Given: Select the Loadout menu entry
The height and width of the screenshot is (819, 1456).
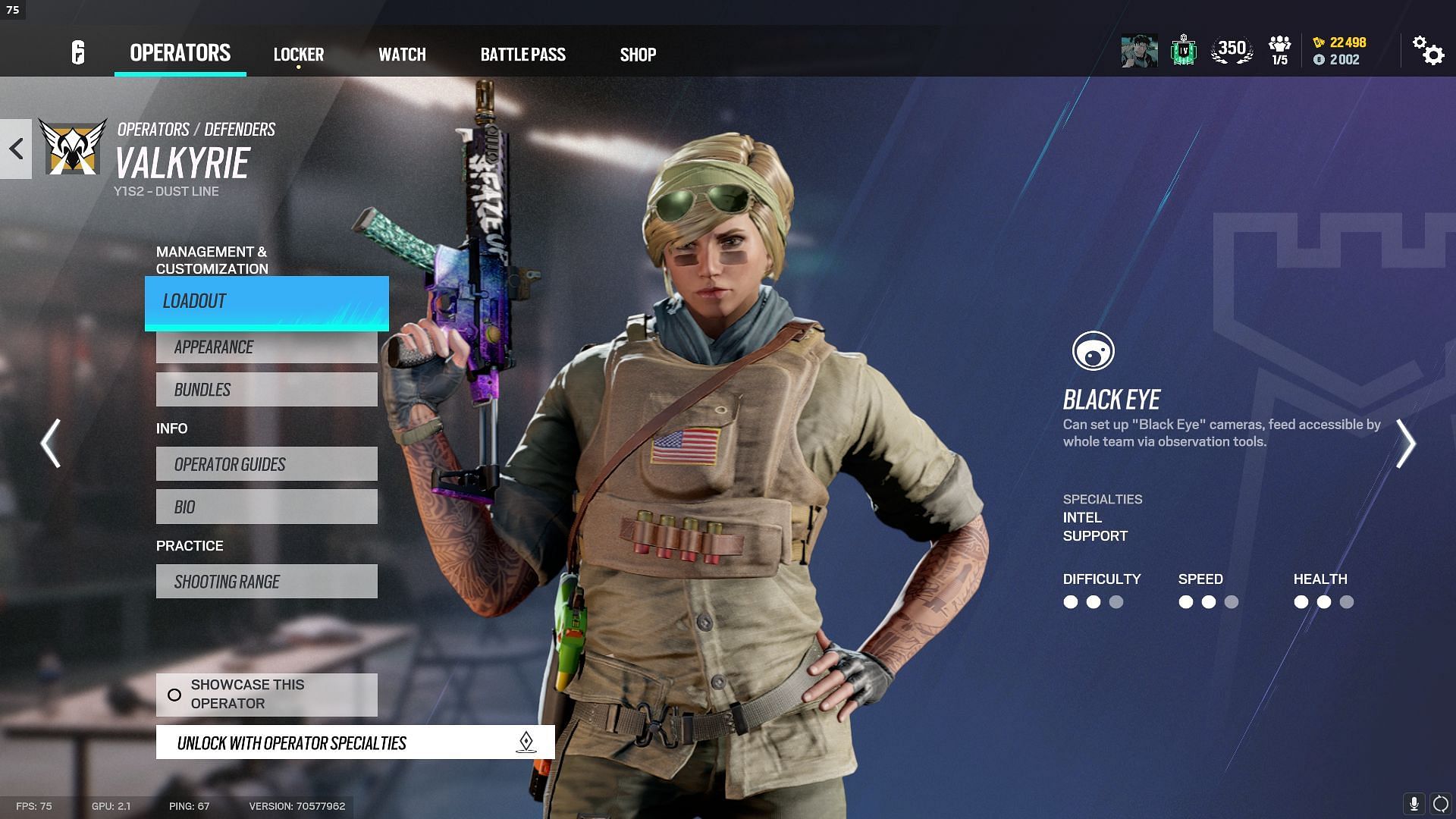Looking at the screenshot, I should click(x=266, y=302).
